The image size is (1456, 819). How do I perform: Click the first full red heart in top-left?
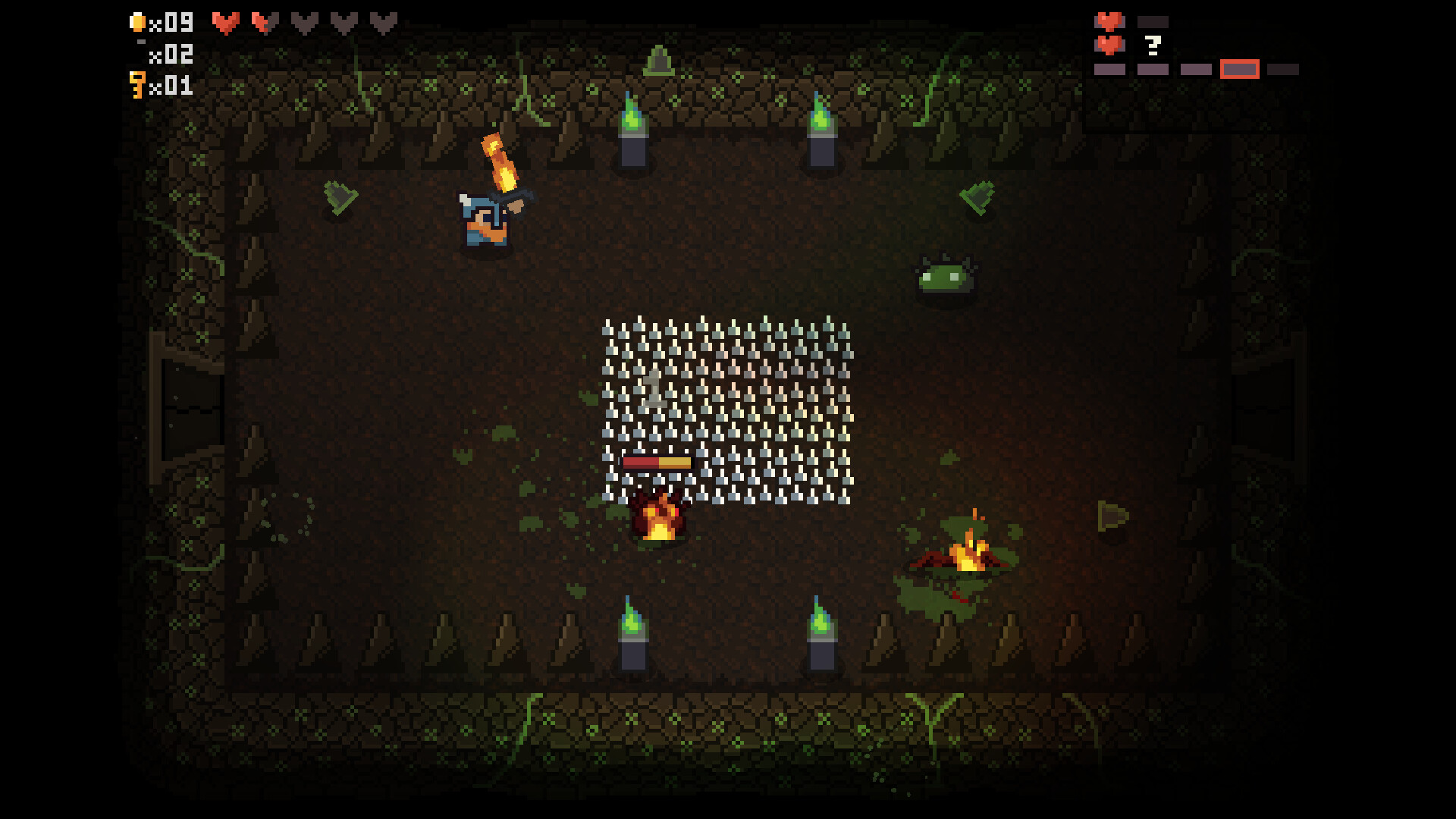[x=226, y=23]
